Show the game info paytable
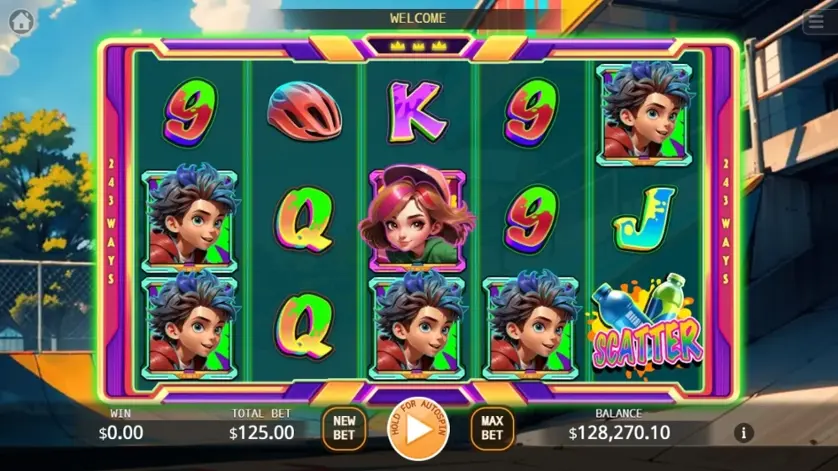The height and width of the screenshot is (471, 838). [x=743, y=433]
